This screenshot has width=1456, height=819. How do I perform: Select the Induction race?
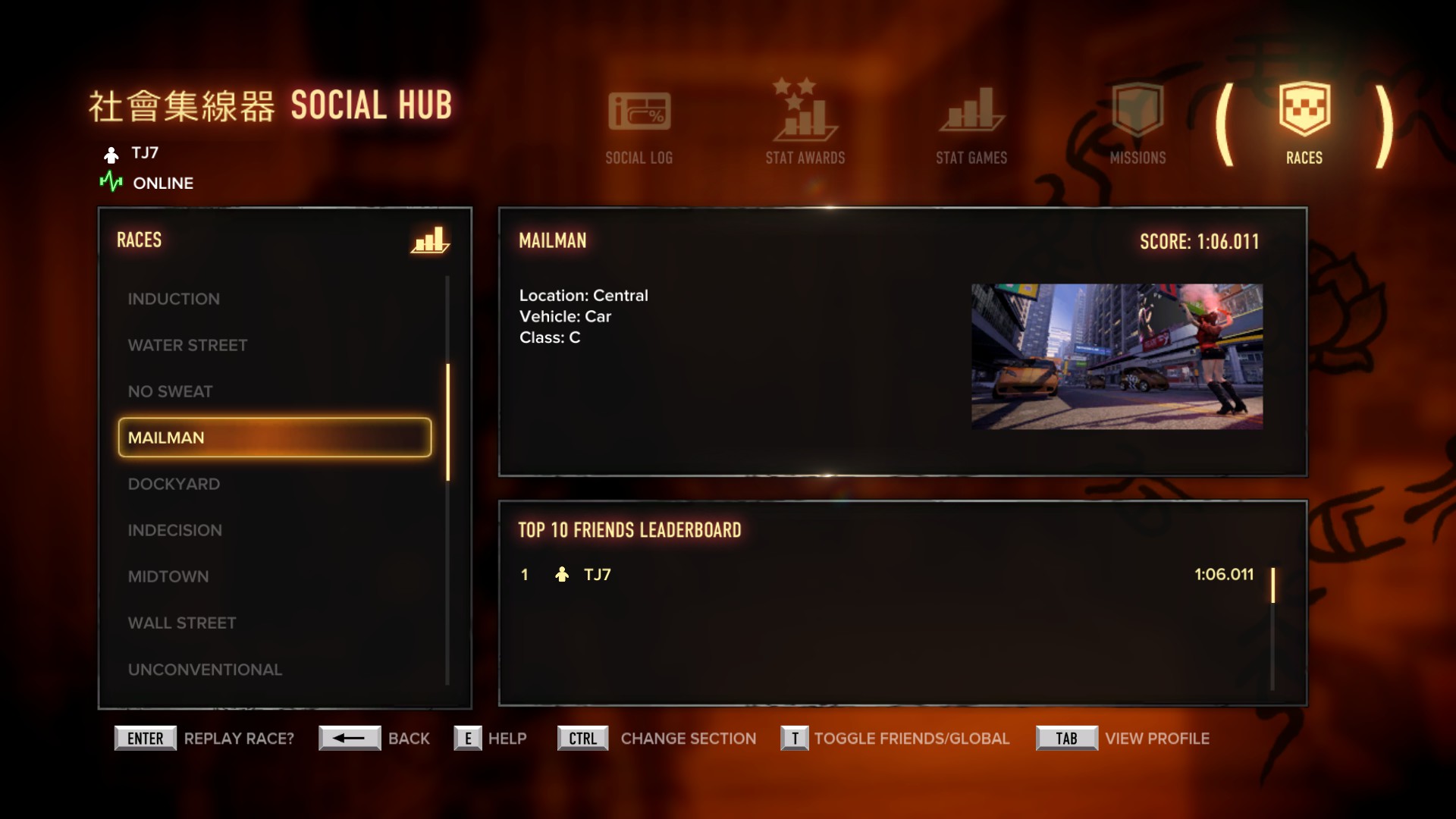(x=174, y=299)
